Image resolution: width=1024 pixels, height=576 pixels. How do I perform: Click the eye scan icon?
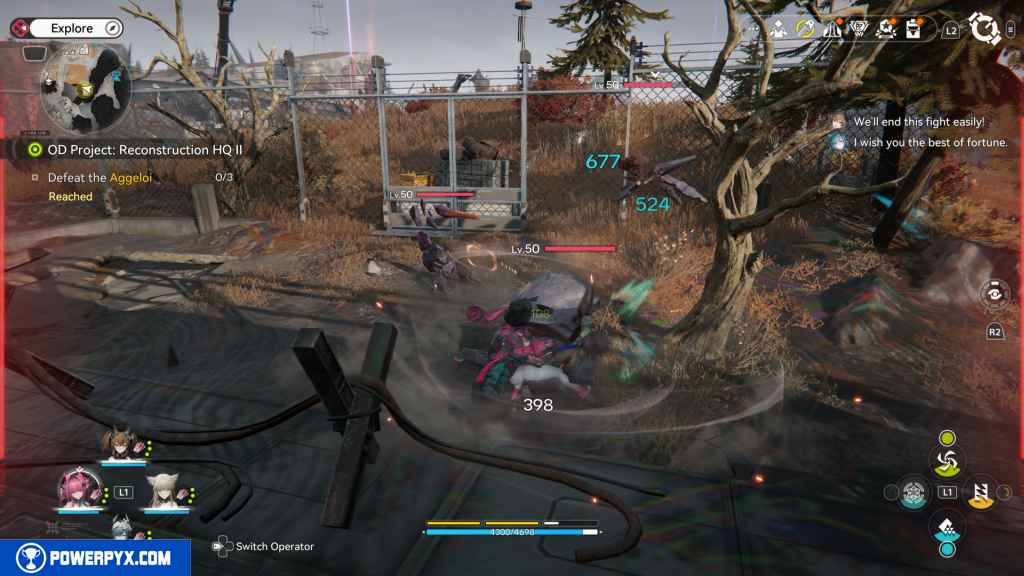point(995,295)
